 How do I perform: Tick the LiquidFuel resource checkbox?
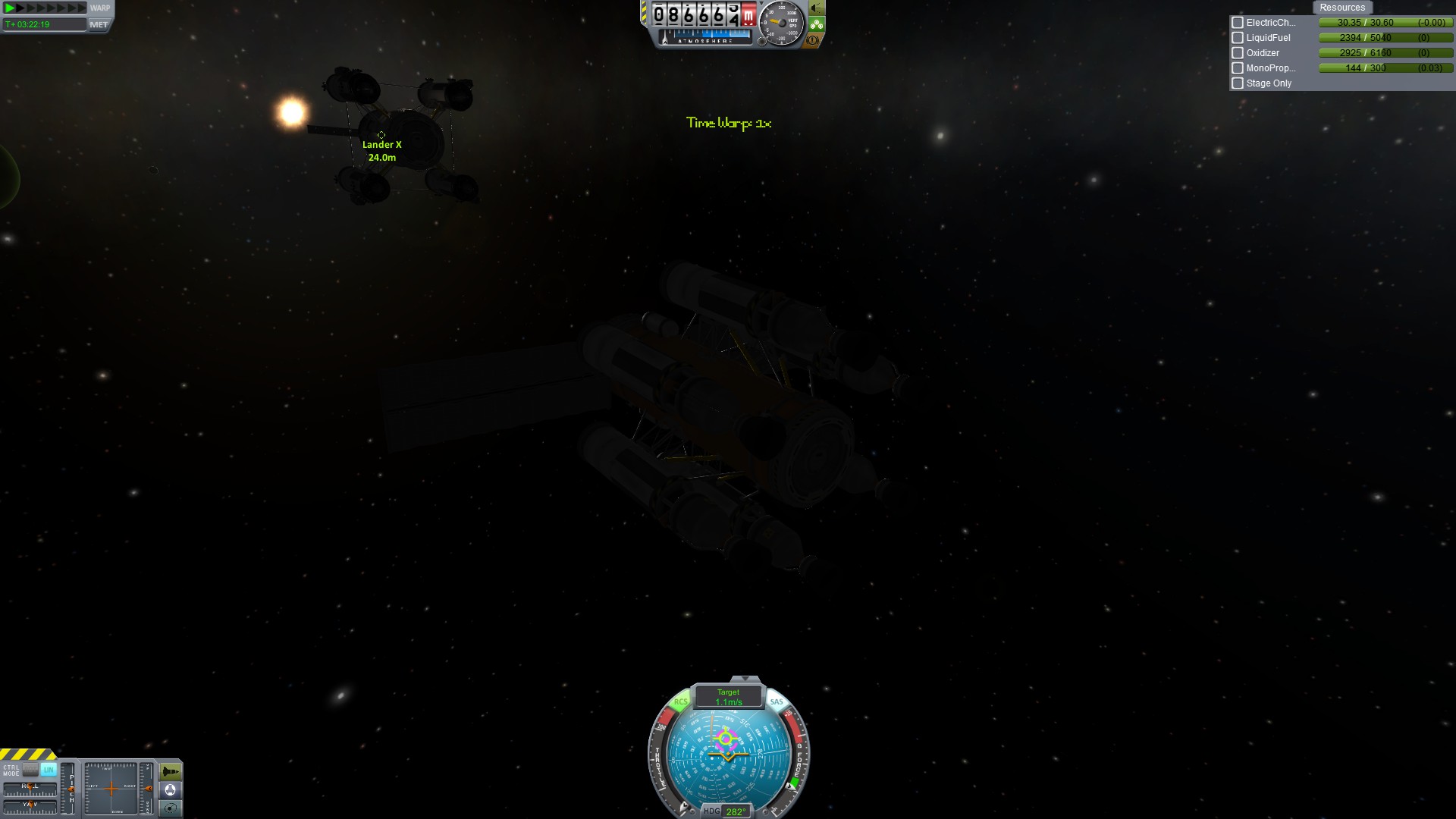click(x=1238, y=38)
